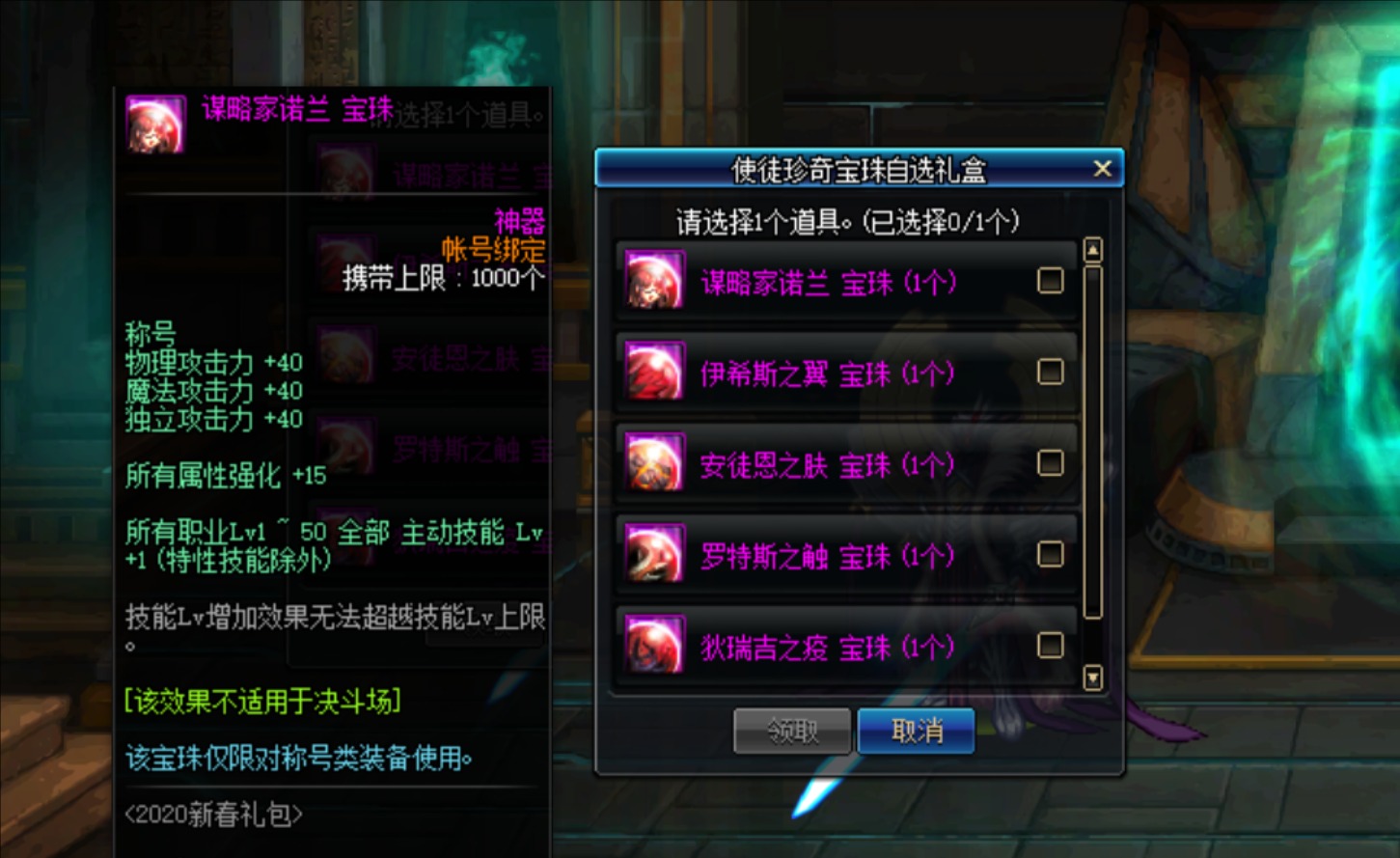Image resolution: width=1400 pixels, height=858 pixels.
Task: Click the 取消 button
Action: point(915,731)
